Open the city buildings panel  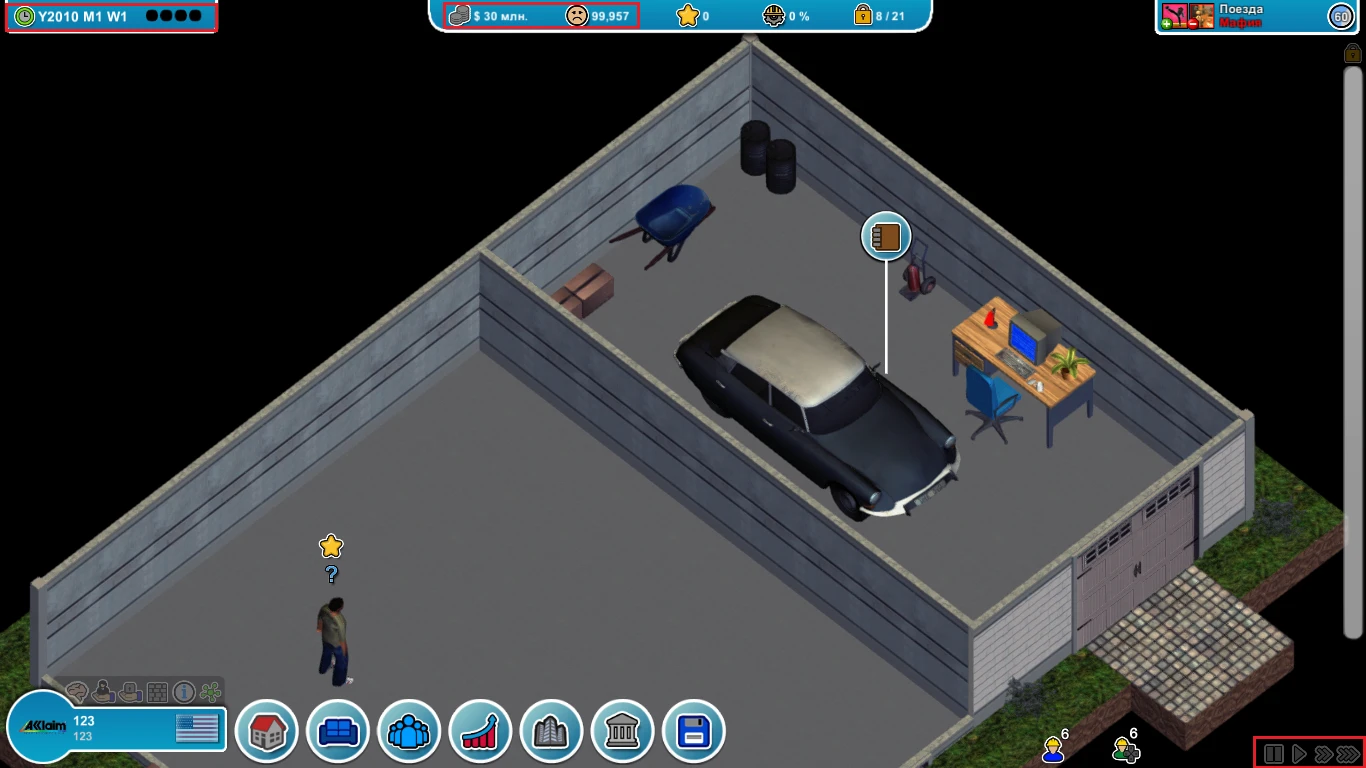point(551,731)
